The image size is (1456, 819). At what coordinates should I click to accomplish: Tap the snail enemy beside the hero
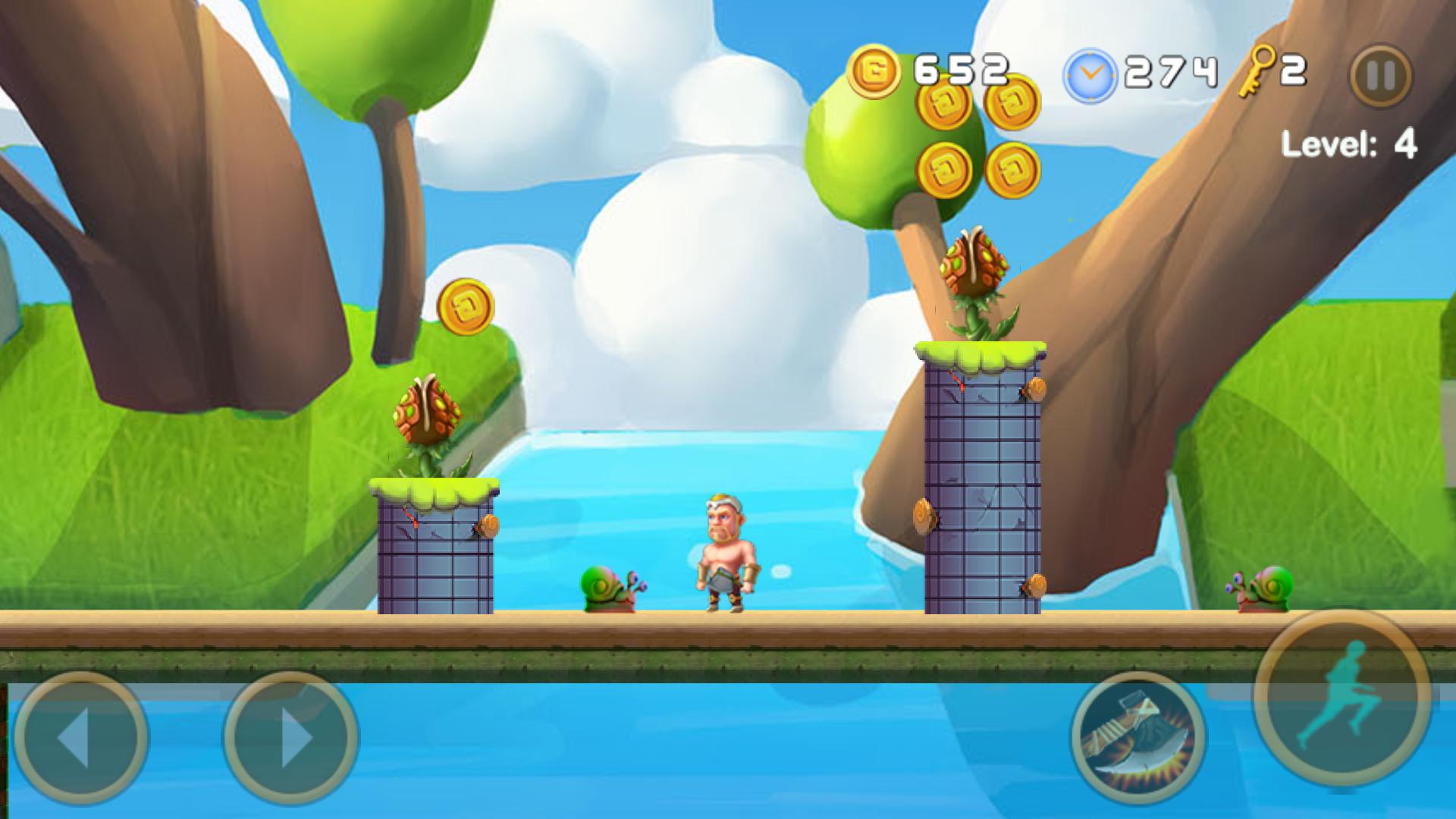pyautogui.click(x=607, y=588)
